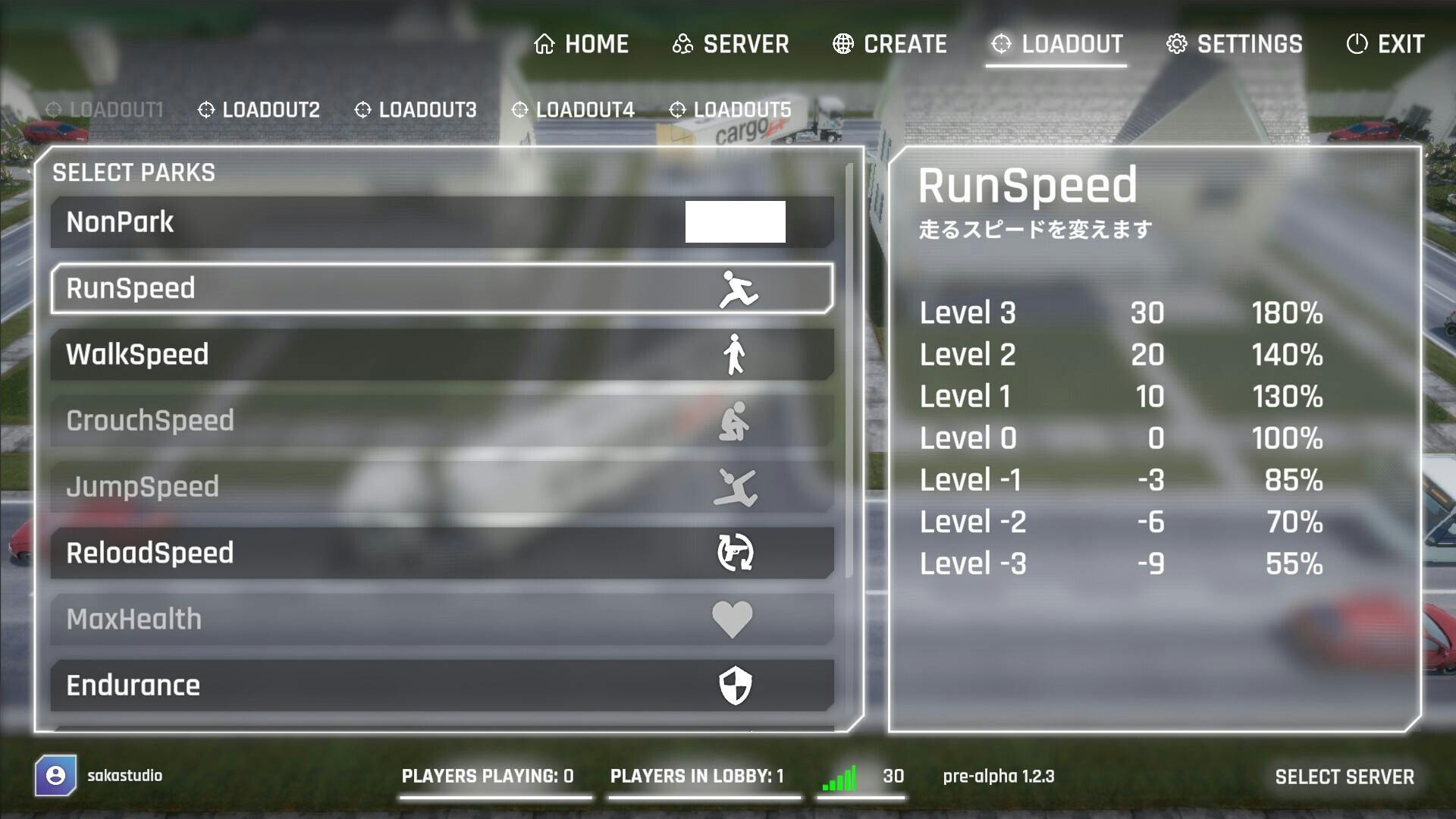Click EXIT to quit the game
Image resolution: width=1456 pixels, height=819 pixels.
point(1385,44)
